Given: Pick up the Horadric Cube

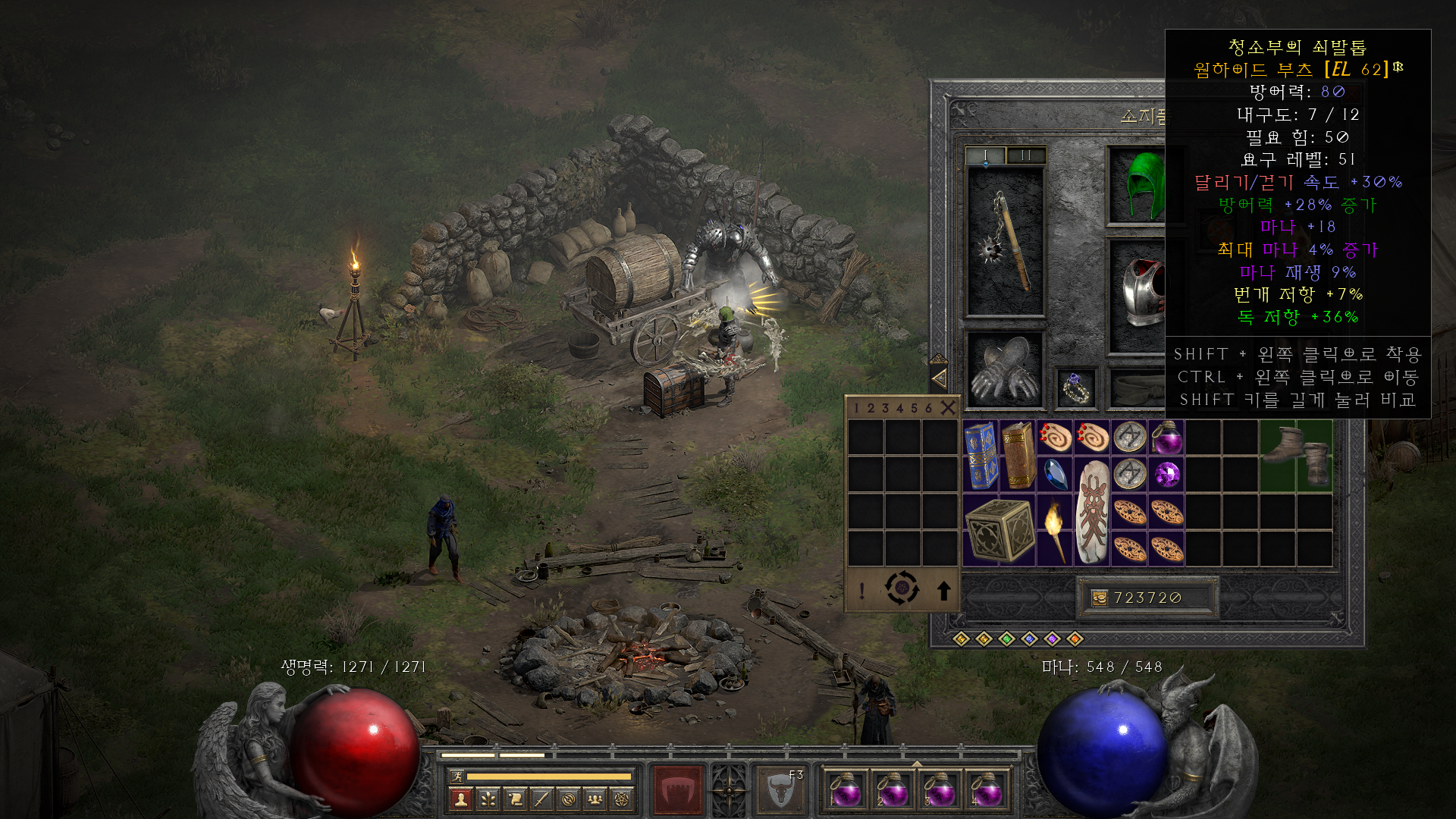Looking at the screenshot, I should [999, 530].
